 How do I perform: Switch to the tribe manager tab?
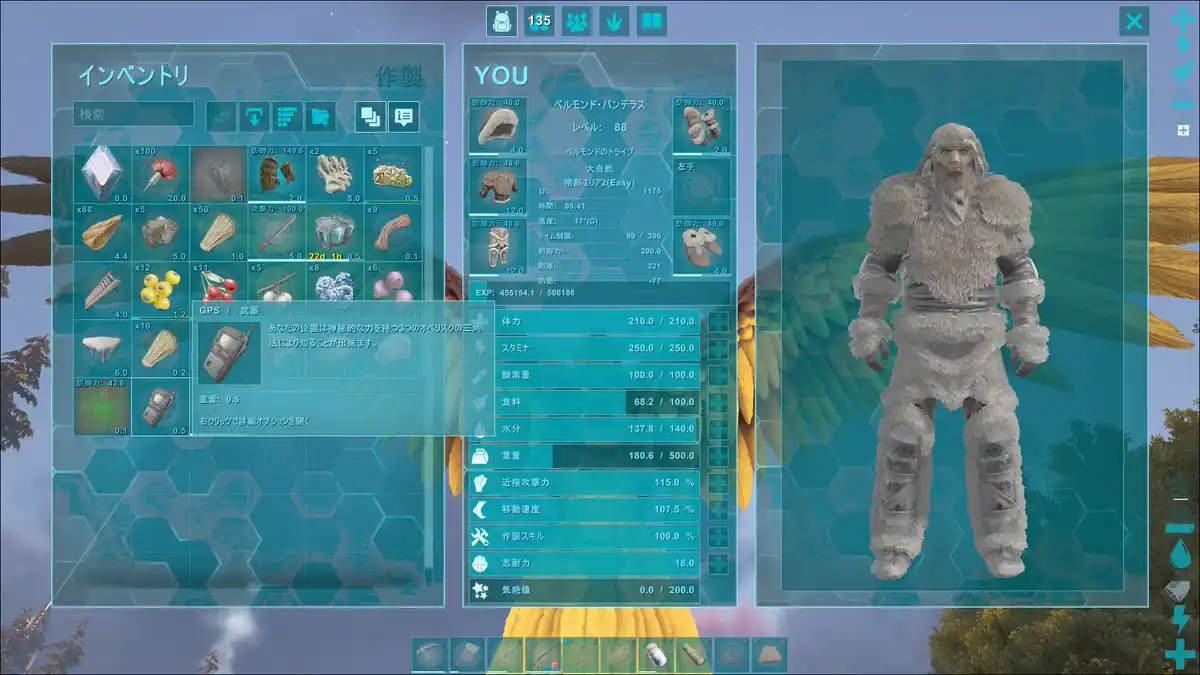click(577, 21)
